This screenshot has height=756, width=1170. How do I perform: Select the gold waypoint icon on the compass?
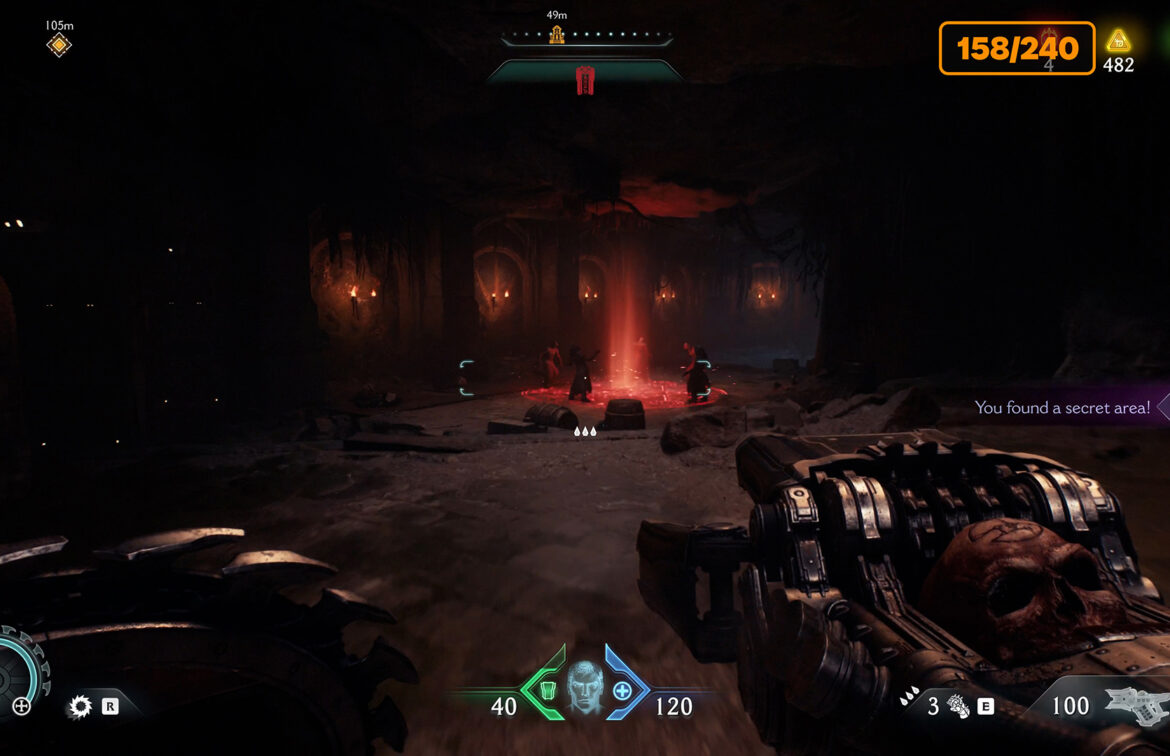pyautogui.click(x=556, y=35)
